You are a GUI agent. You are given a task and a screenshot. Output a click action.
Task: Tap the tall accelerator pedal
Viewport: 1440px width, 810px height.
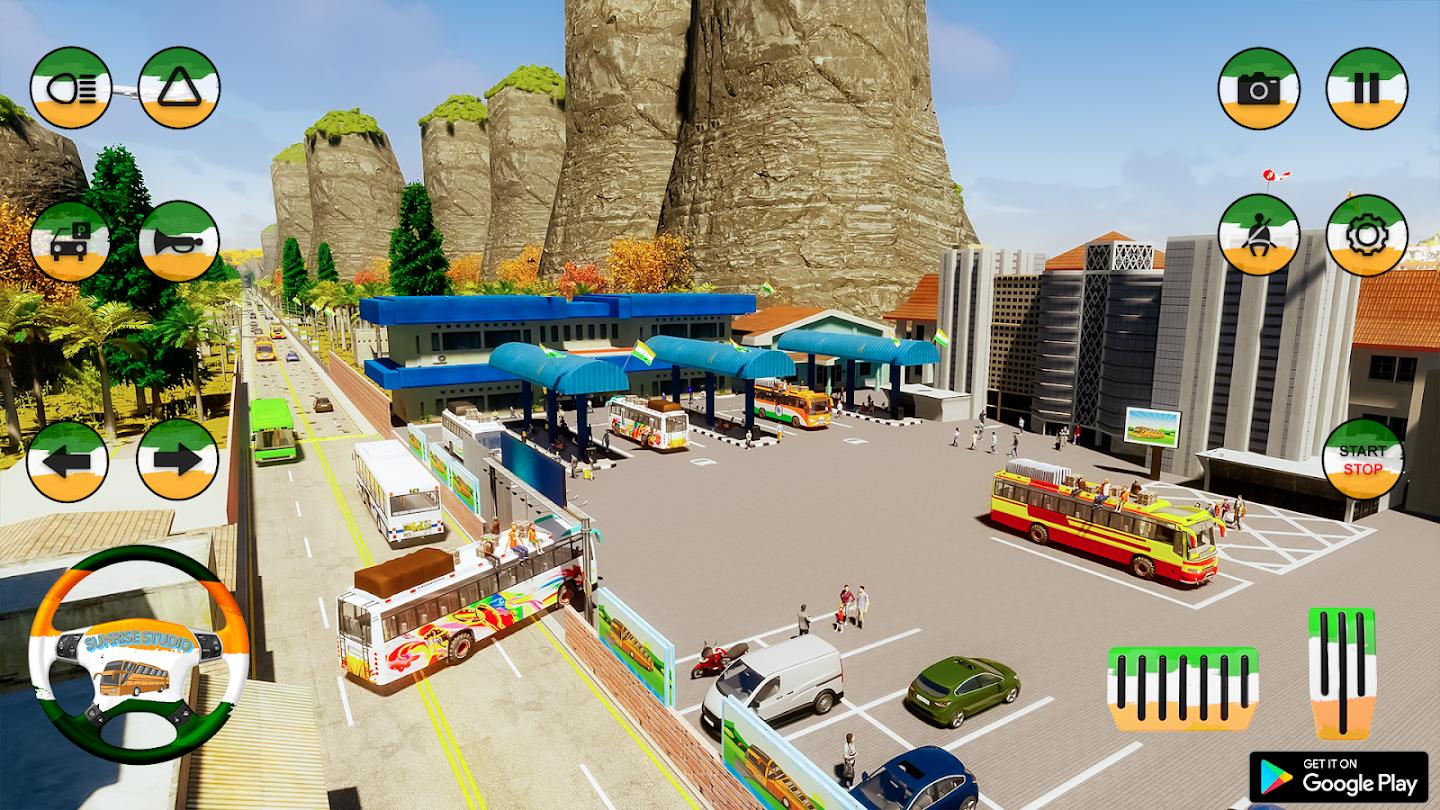point(1342,672)
